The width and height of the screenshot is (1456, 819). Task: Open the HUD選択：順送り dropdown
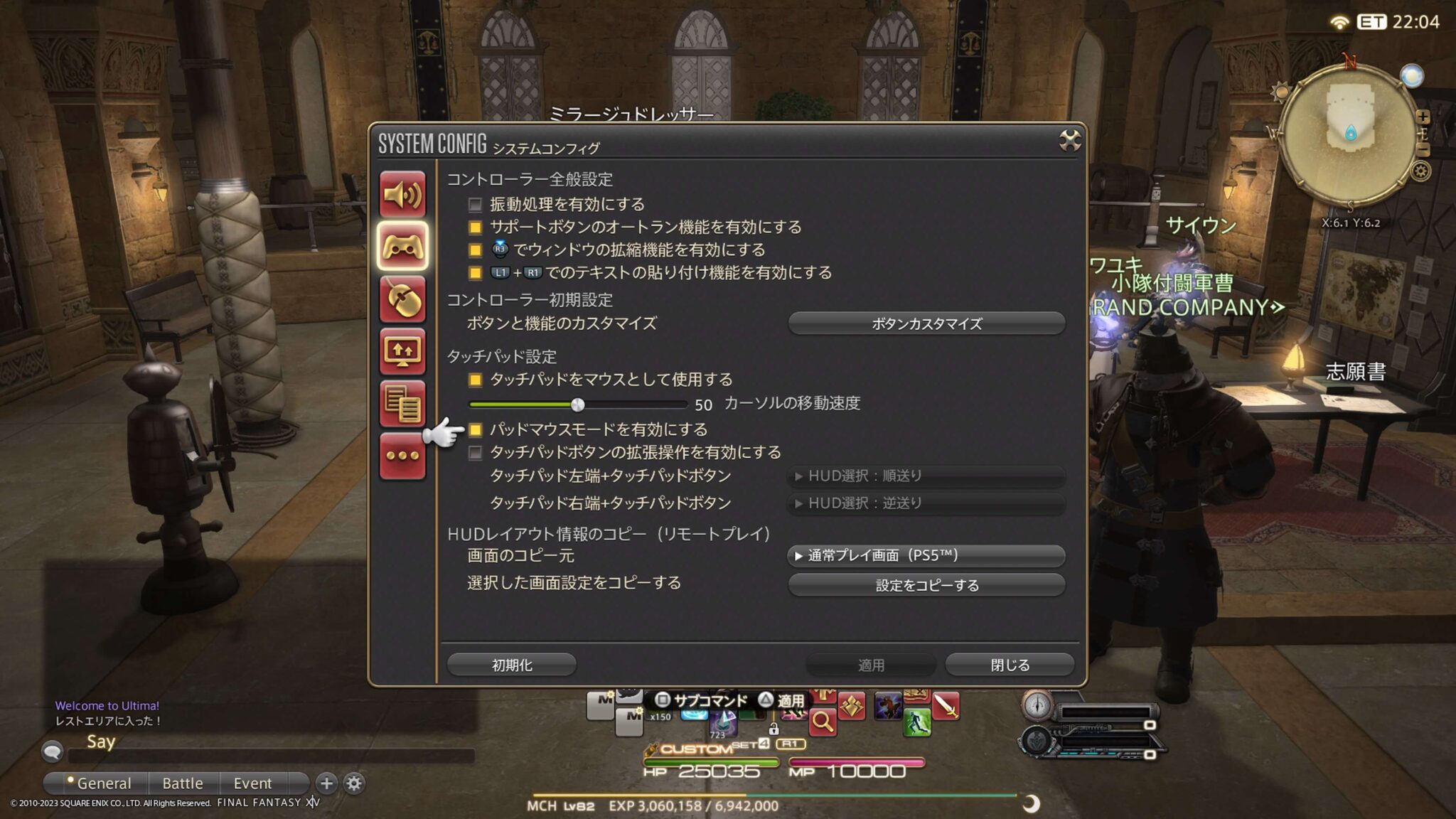click(x=924, y=476)
